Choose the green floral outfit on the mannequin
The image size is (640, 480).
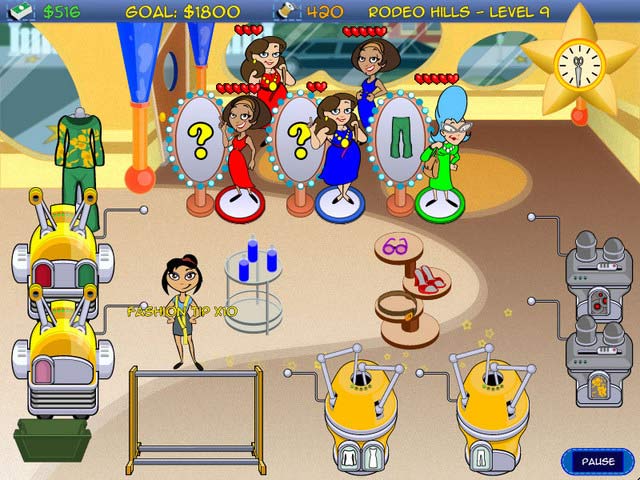[79, 157]
